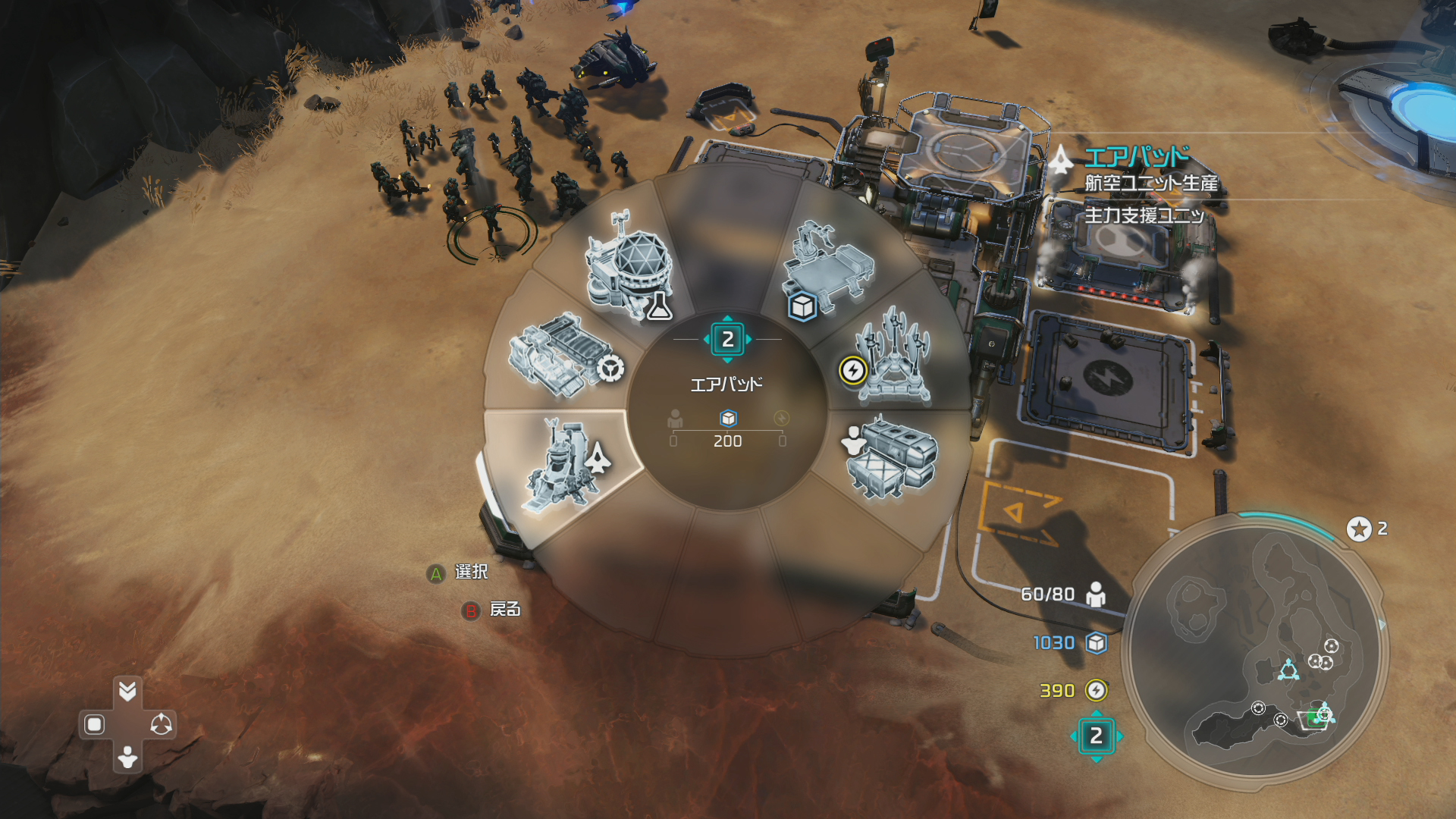This screenshot has height=819, width=1456.
Task: Click the star leader points icon
Action: tap(1359, 529)
